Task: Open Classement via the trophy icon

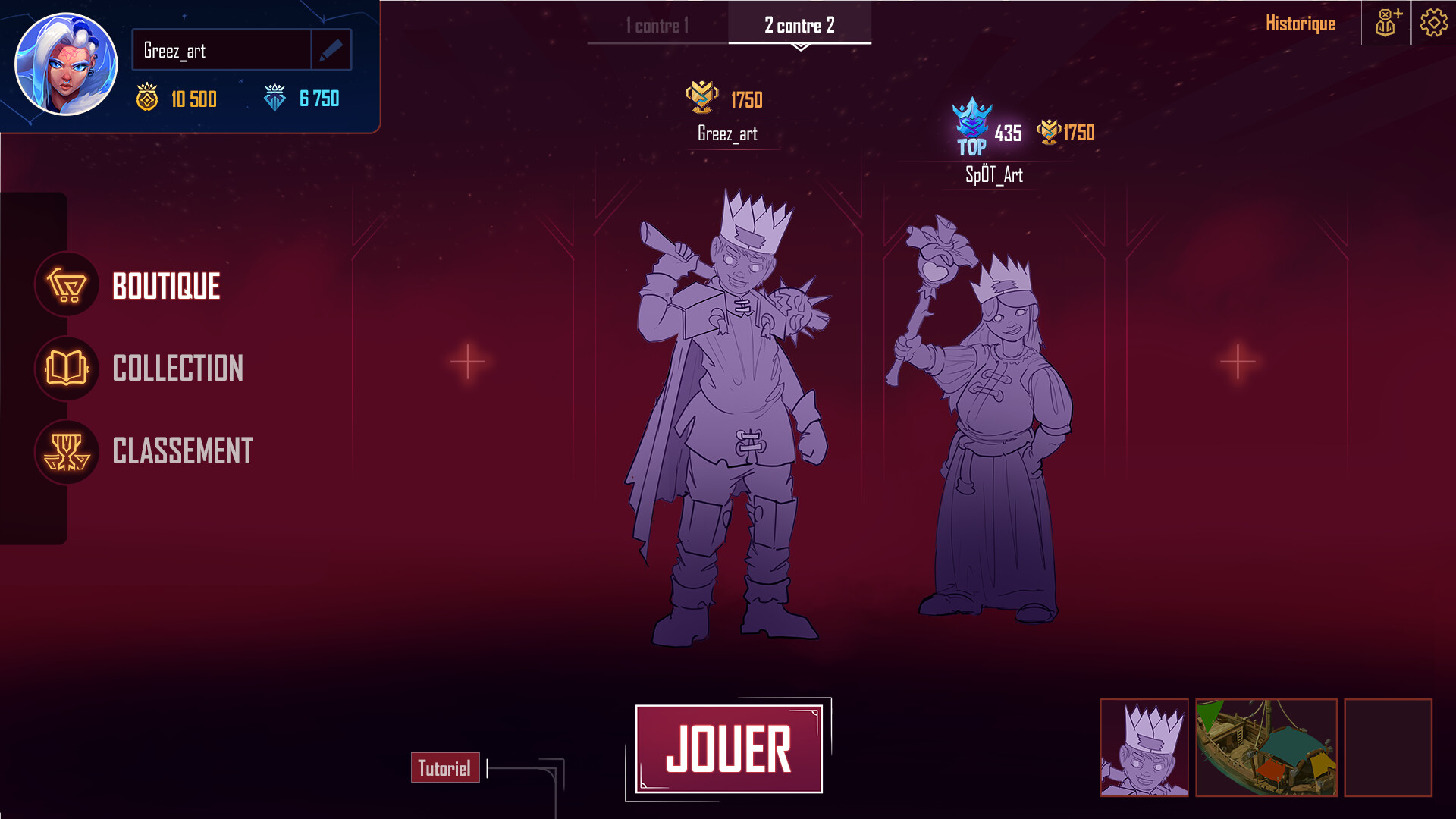Action: [x=67, y=453]
